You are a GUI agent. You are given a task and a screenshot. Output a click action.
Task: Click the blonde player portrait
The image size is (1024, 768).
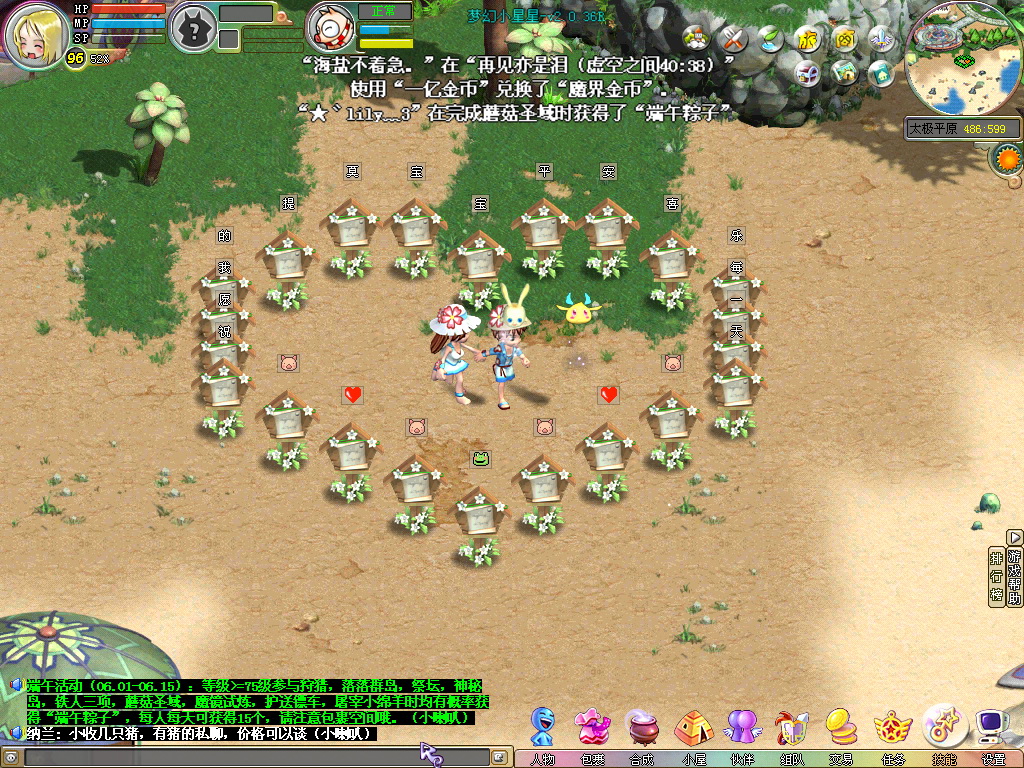coord(36,32)
